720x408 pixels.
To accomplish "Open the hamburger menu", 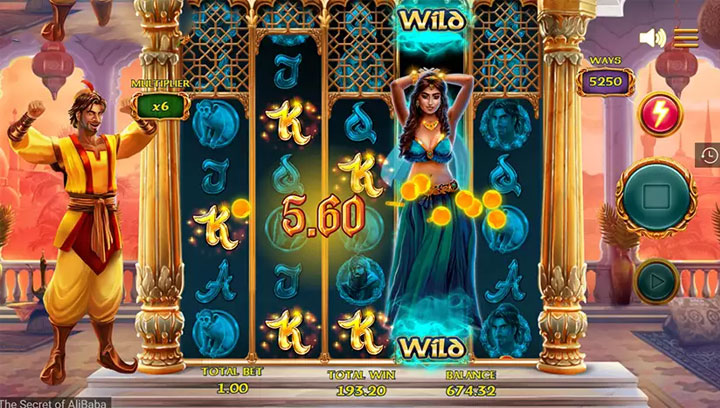I will 686,38.
